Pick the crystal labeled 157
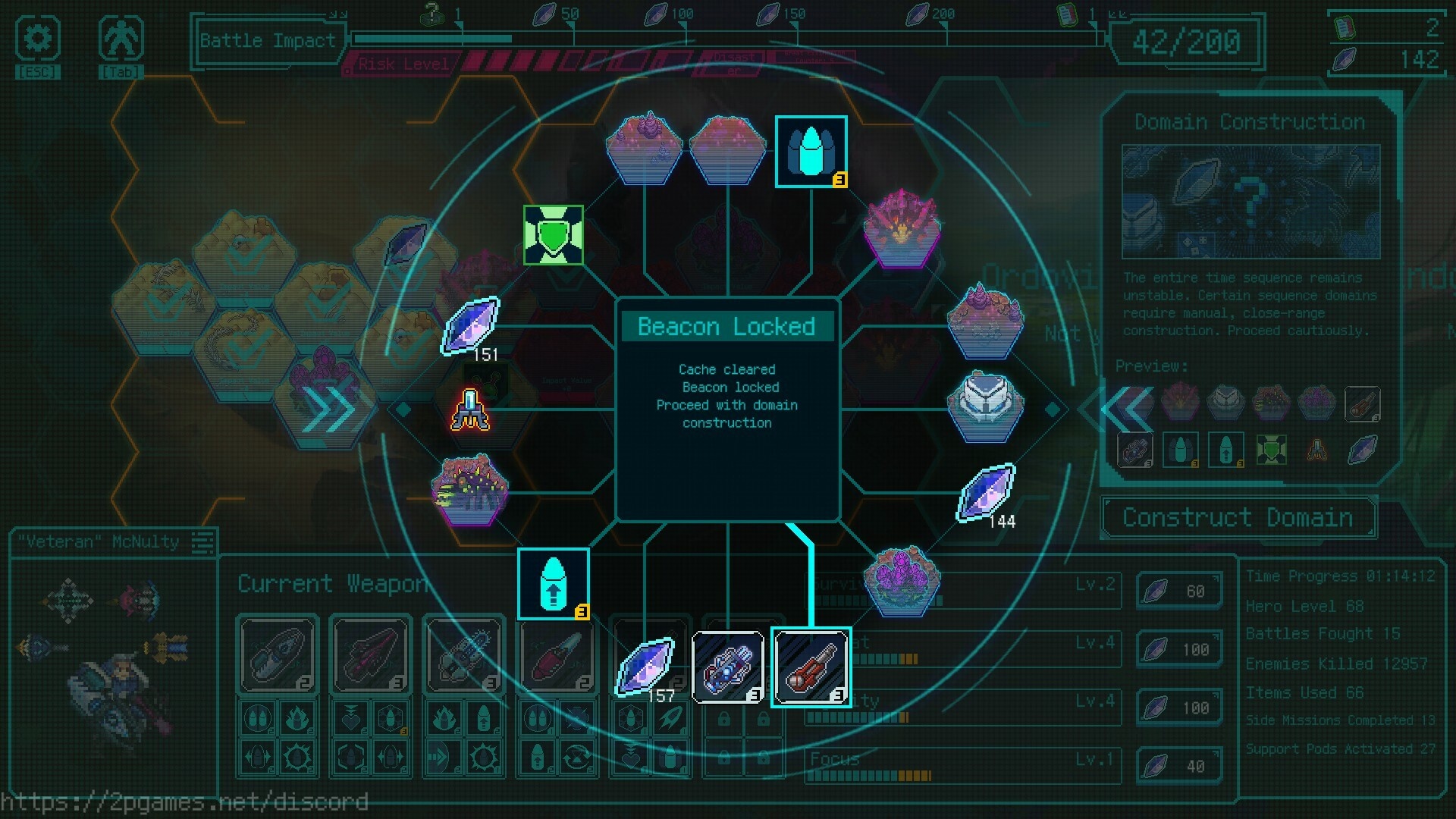Viewport: 1456px width, 819px height. [645, 667]
